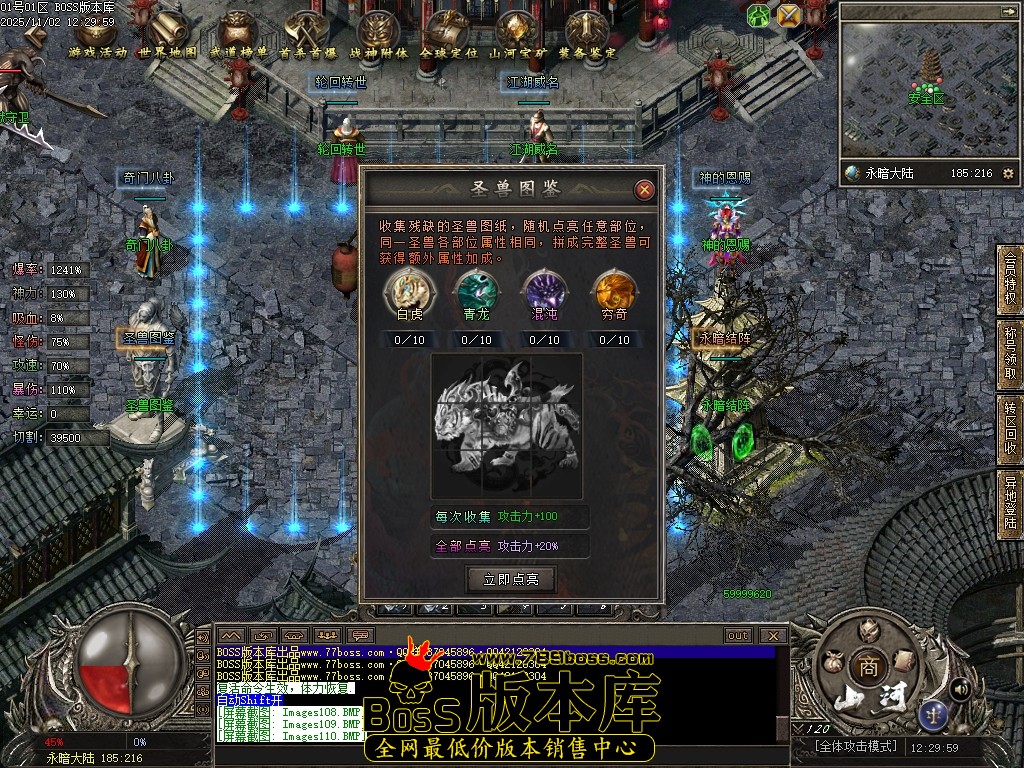Show the 武道榜单 rankings
The height and width of the screenshot is (768, 1024).
(239, 35)
